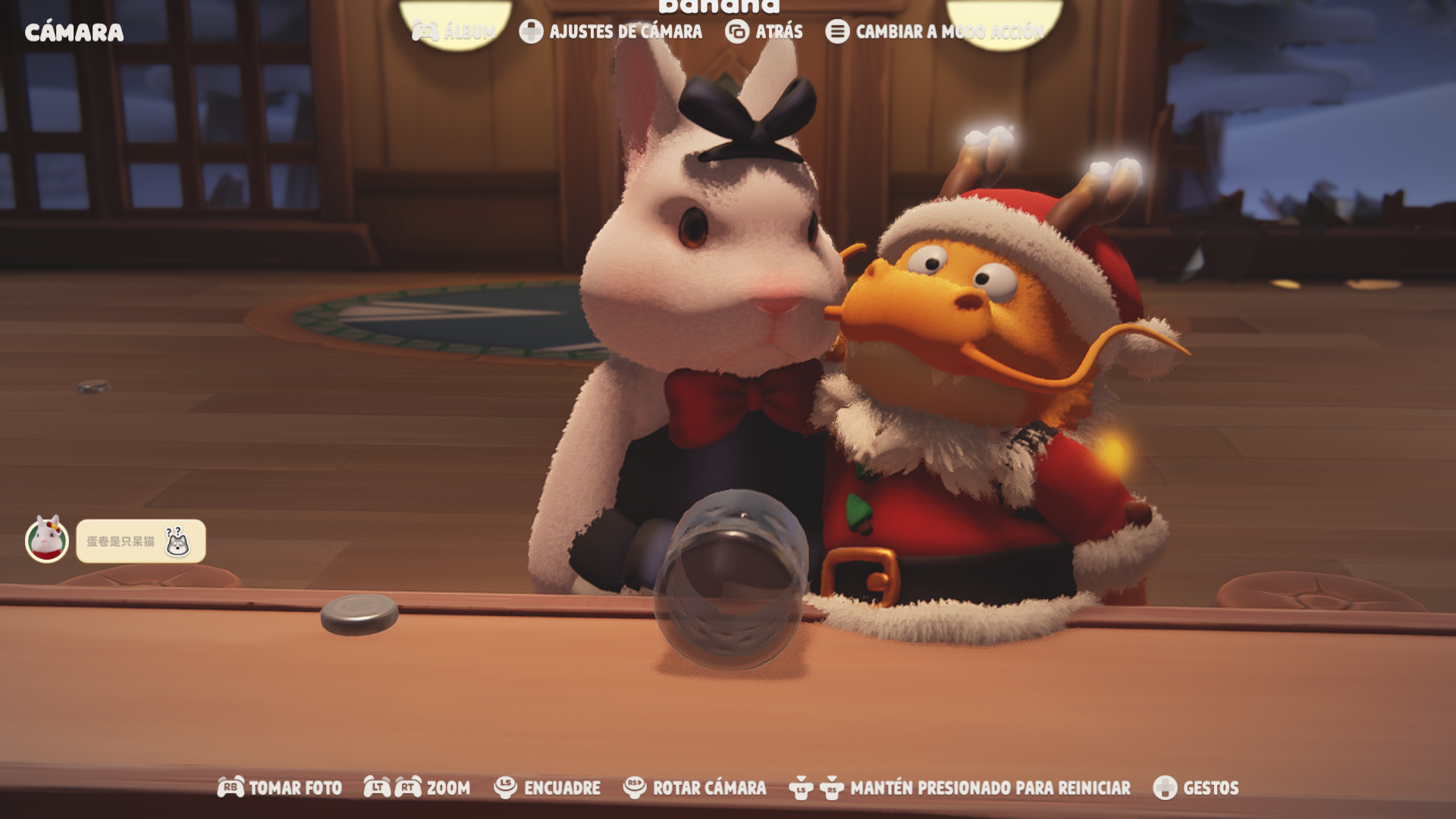Open the Álbum photo gallery
Screen dimensions: 1456x819
(x=454, y=32)
